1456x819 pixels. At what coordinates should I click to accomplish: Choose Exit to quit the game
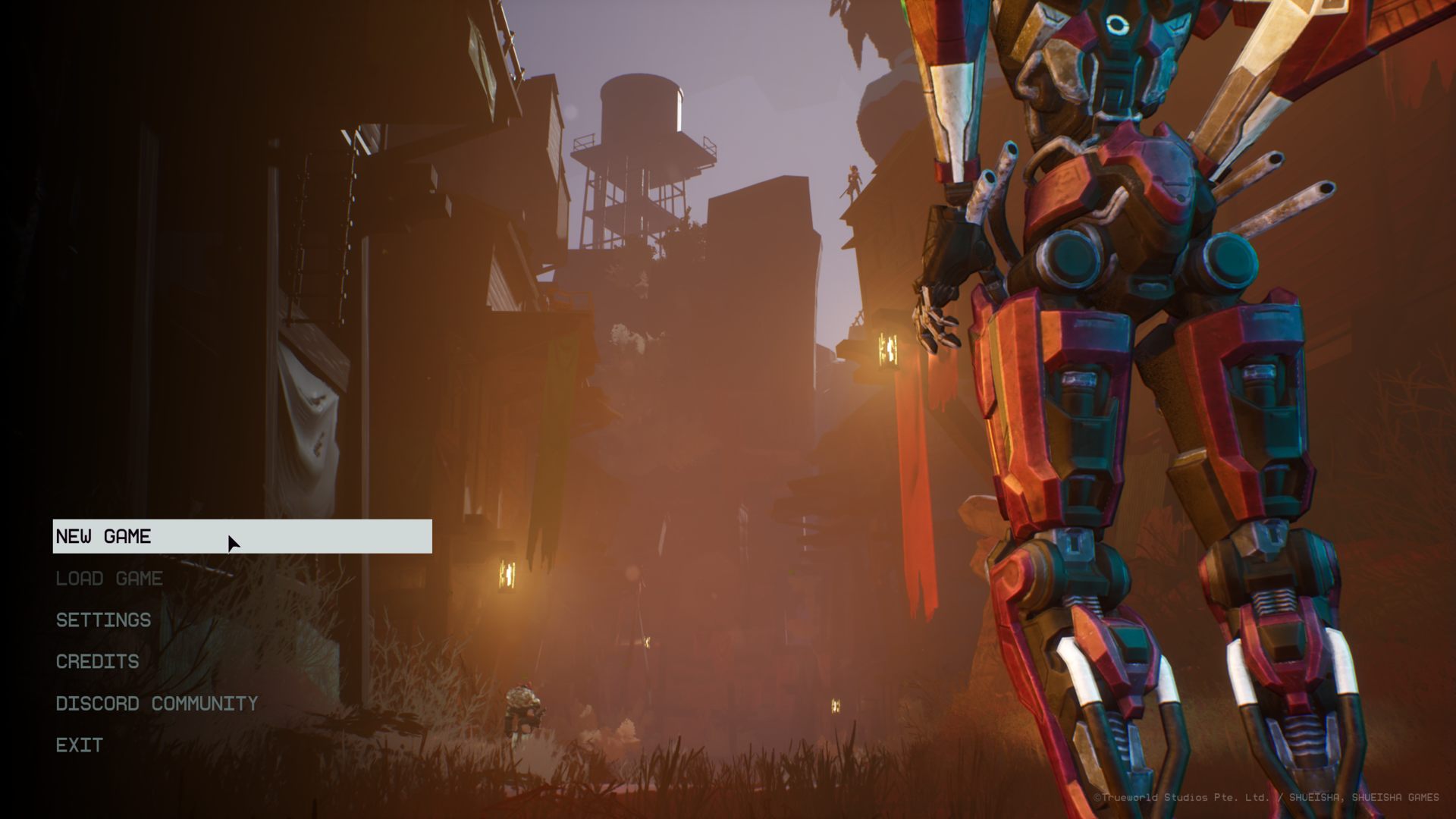pos(80,745)
